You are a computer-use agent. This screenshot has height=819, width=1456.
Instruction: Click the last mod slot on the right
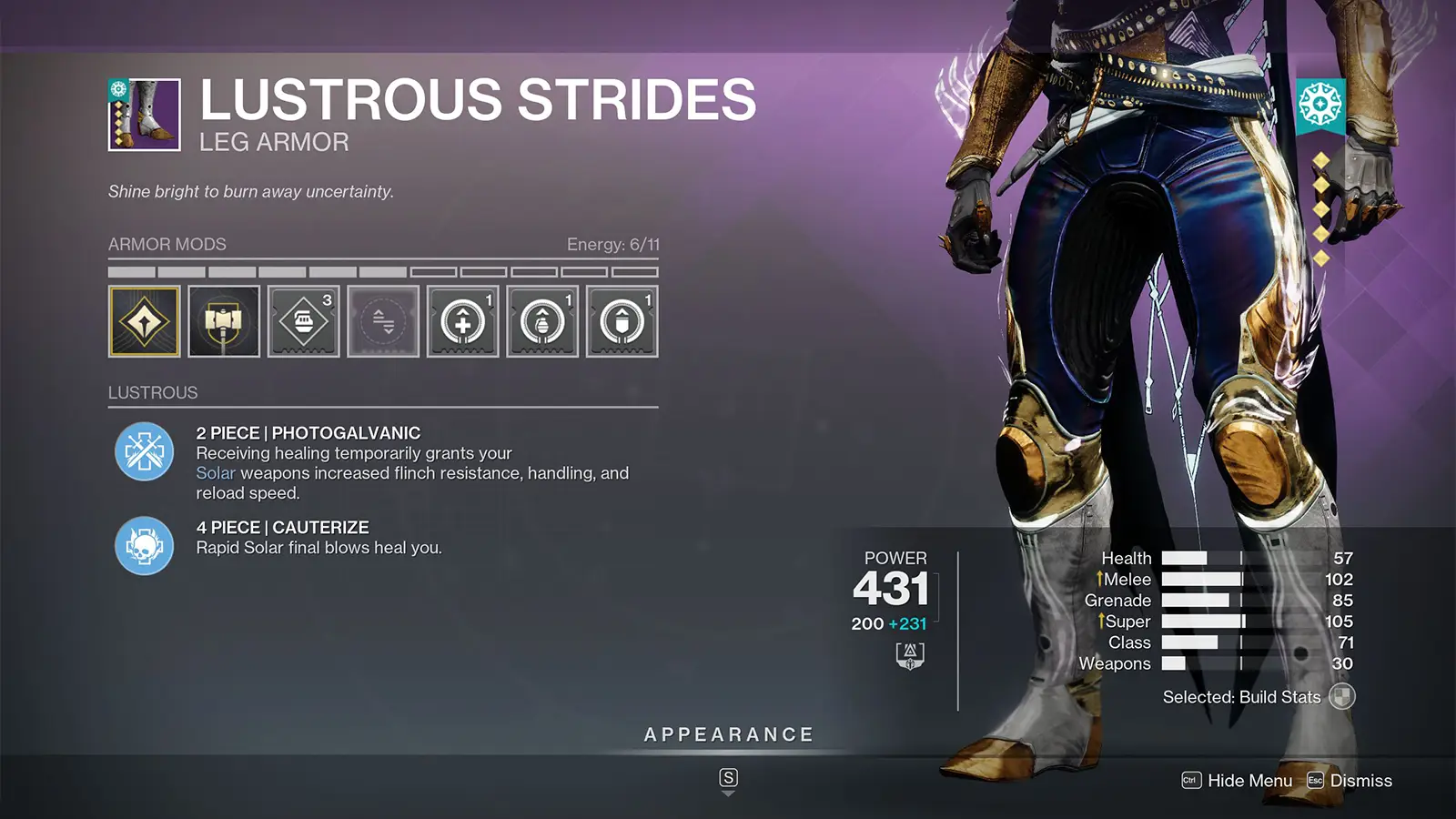[622, 321]
